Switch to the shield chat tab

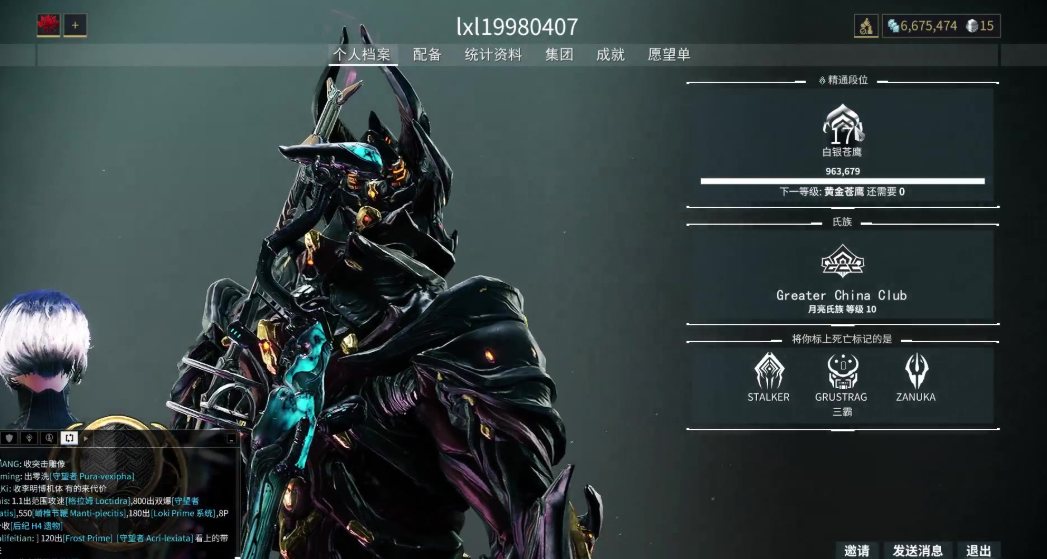(9, 438)
